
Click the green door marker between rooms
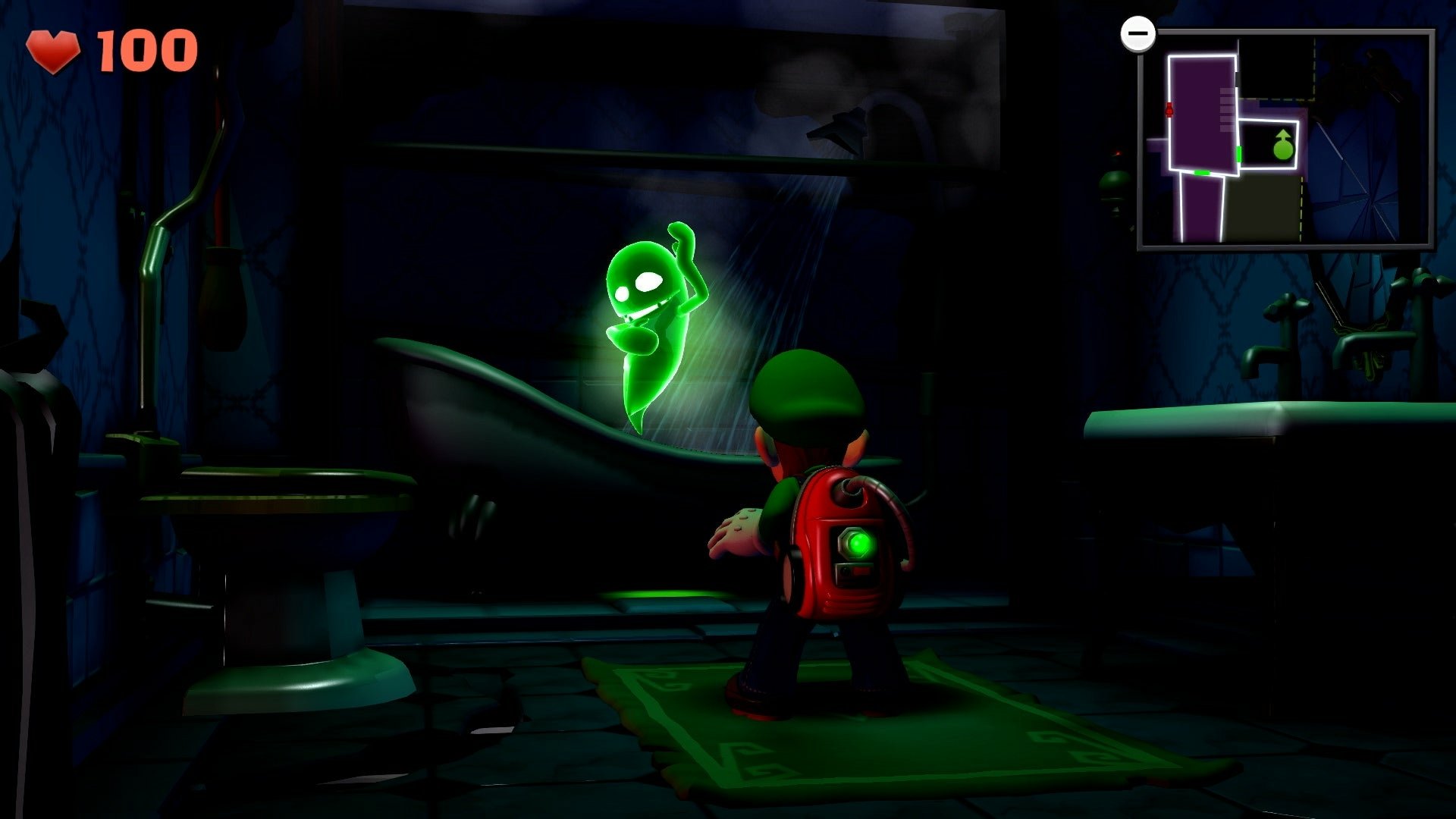1239,155
